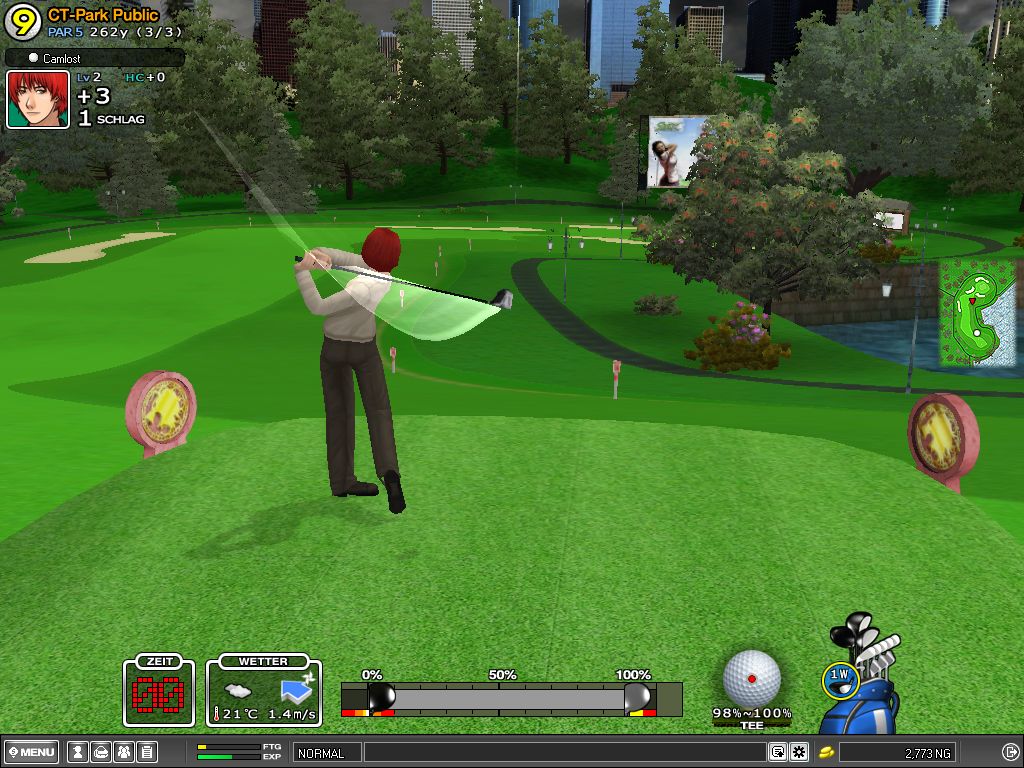Open the player profile icon in toolbar
This screenshot has height=768, width=1024.
click(x=77, y=752)
